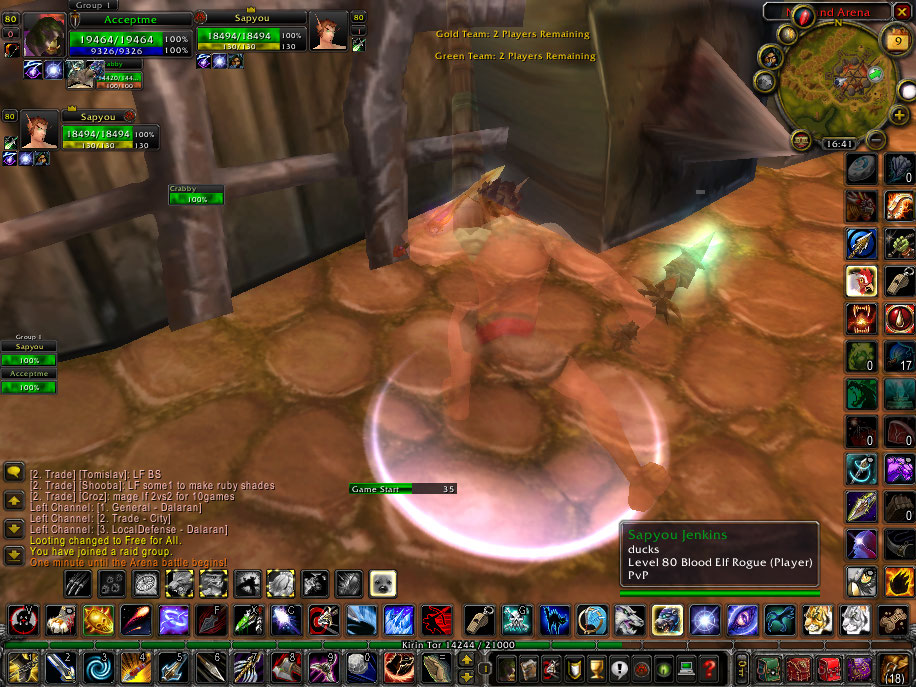Screen dimensions: 916x687
Task: Zoom out on the minimap
Action: pos(874,139)
